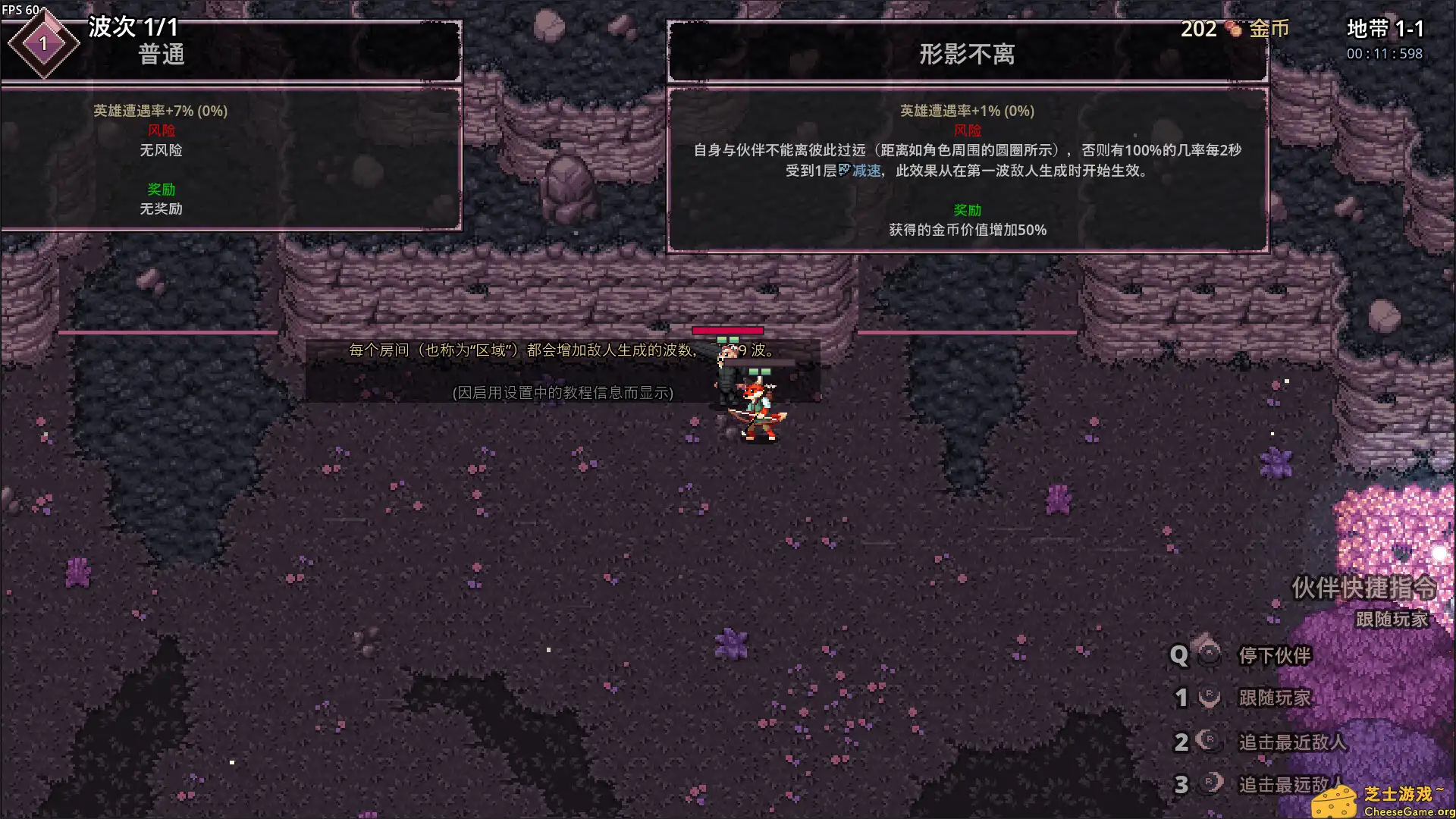This screenshot has width=1456, height=819.
Task: Click the slow debuff icon before 减速
Action: (x=844, y=170)
